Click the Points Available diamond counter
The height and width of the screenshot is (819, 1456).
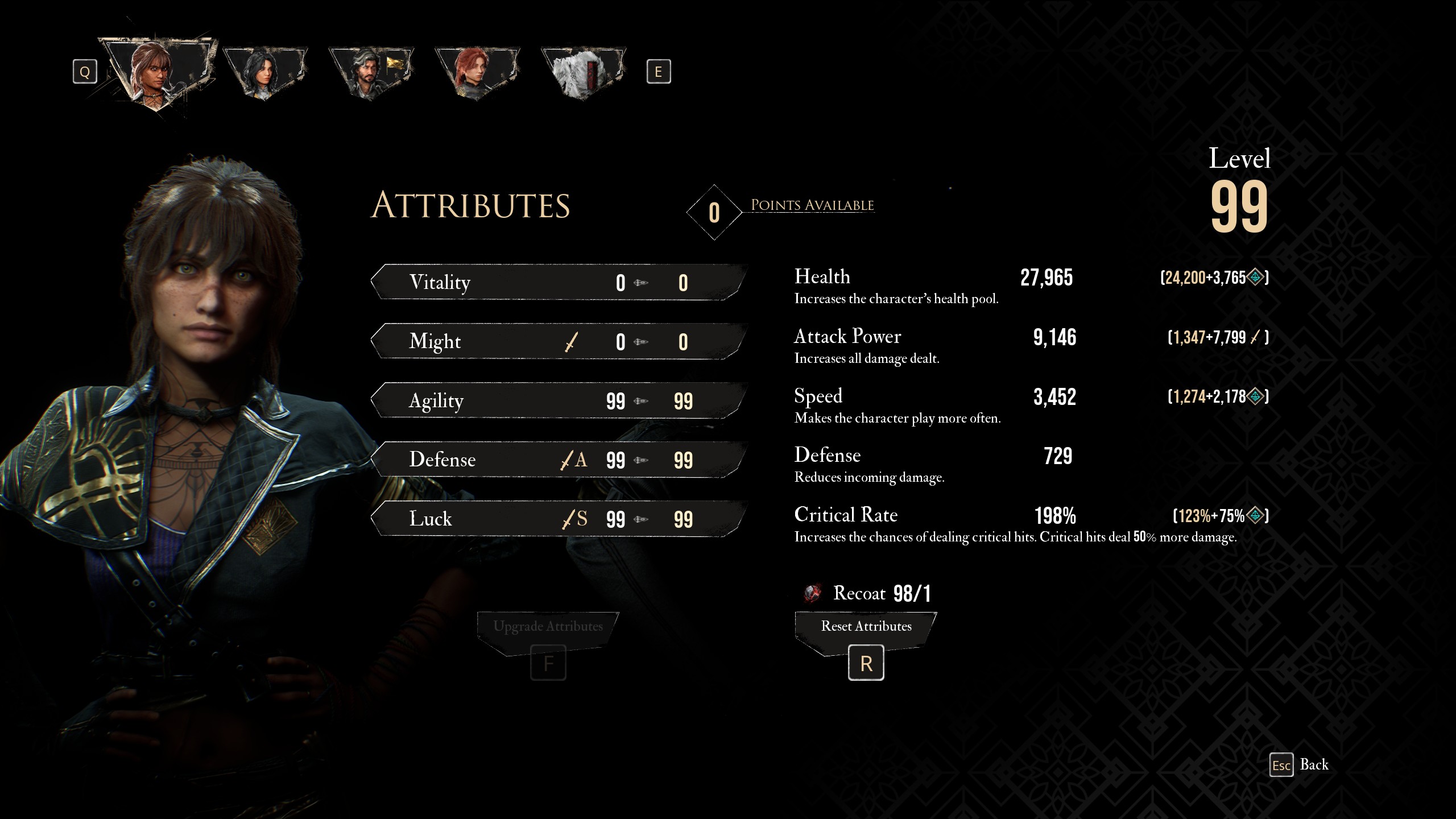[x=714, y=213]
